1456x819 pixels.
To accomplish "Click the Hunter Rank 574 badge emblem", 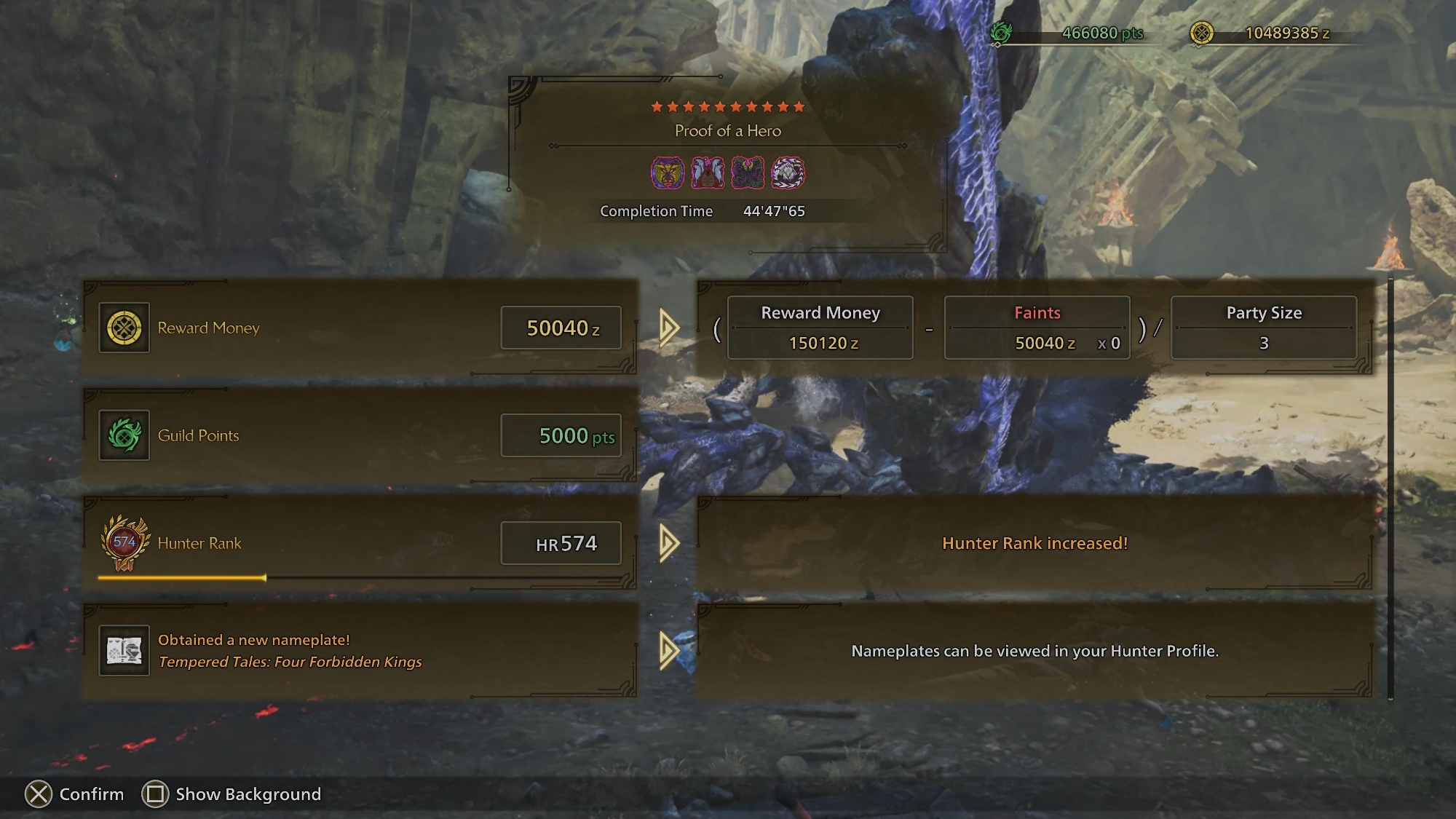I will click(x=124, y=543).
